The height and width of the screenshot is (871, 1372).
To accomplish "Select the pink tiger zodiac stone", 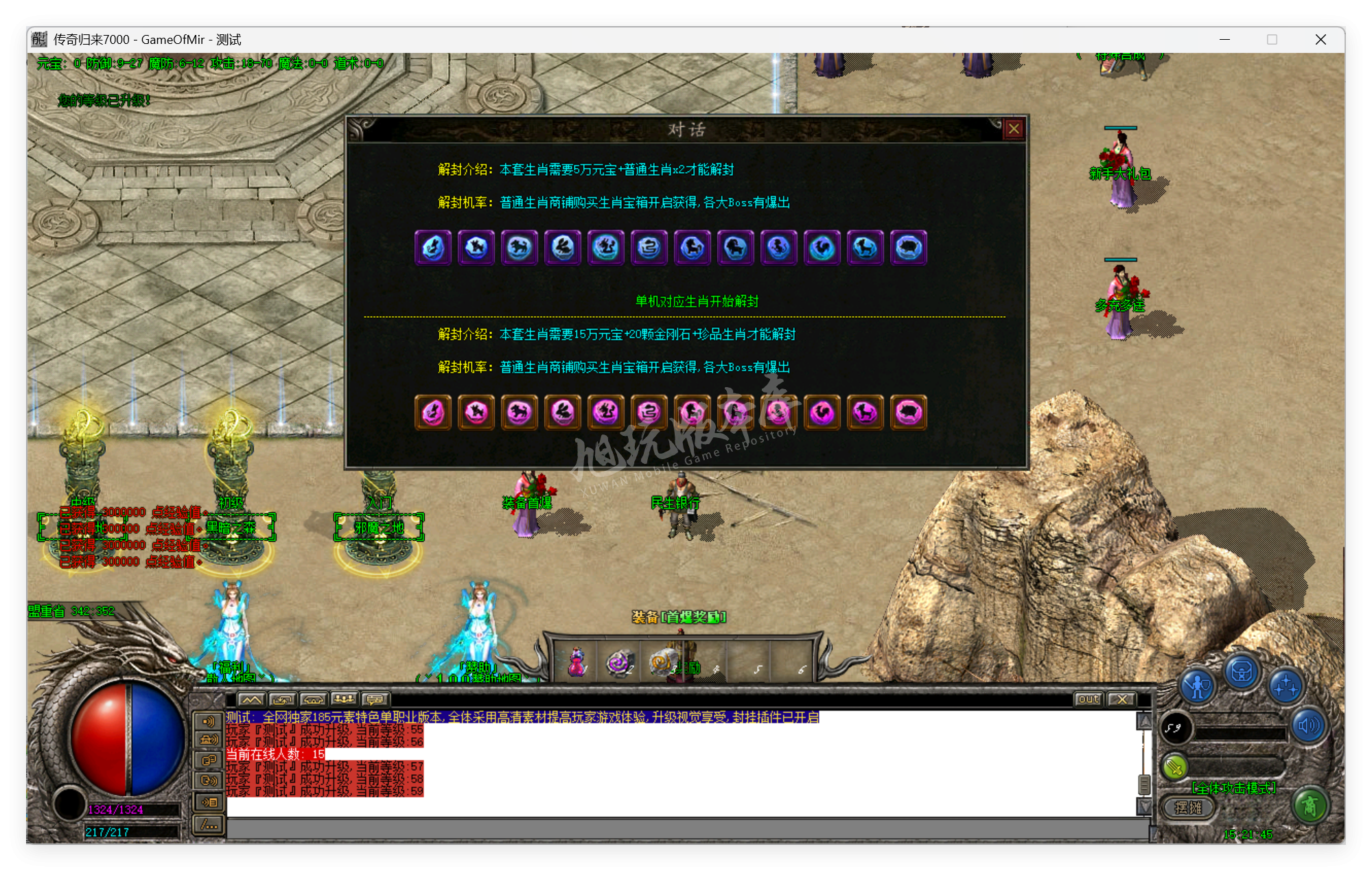I will (x=520, y=413).
